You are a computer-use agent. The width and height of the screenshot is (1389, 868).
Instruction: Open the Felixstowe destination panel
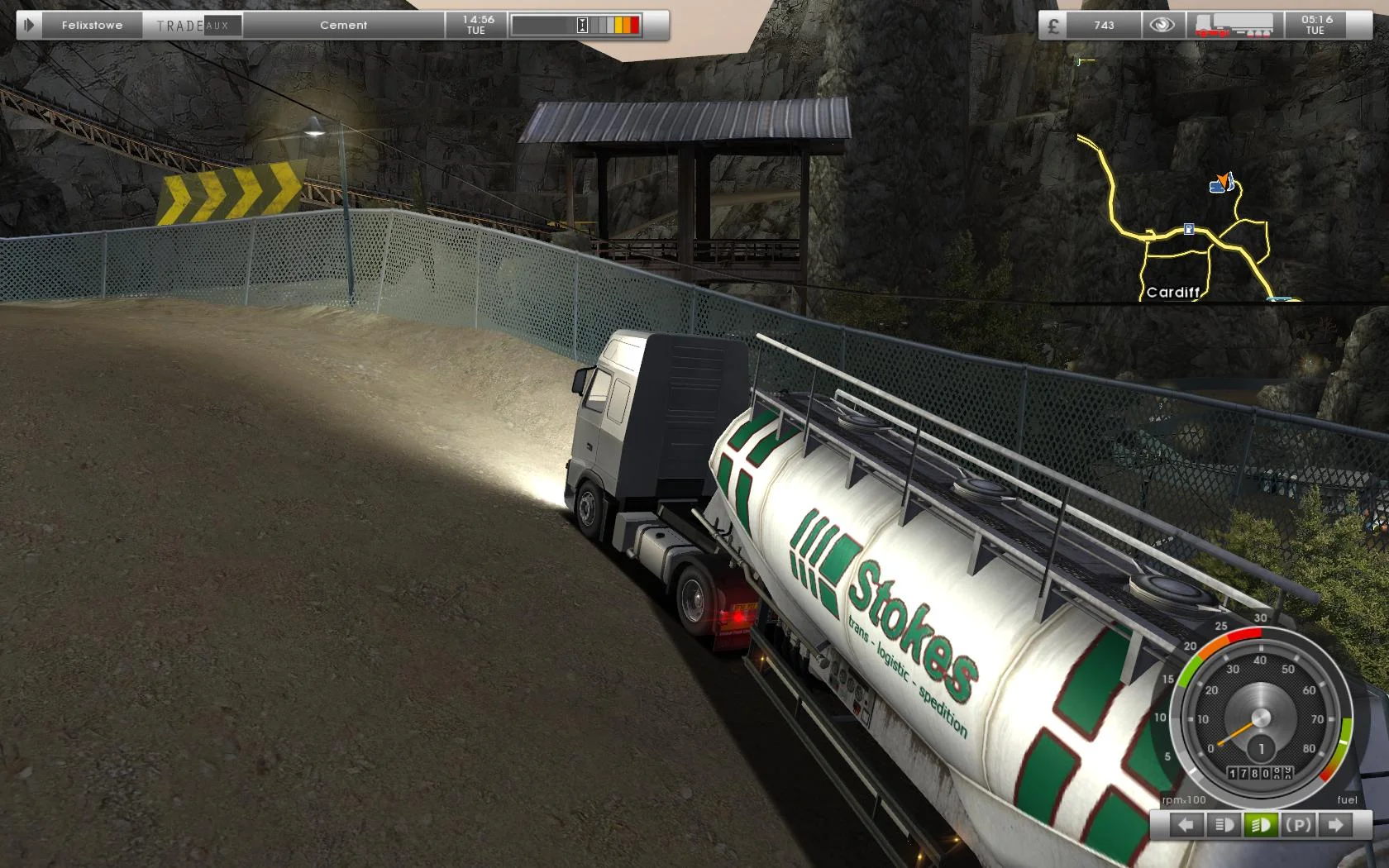pyautogui.click(x=93, y=25)
